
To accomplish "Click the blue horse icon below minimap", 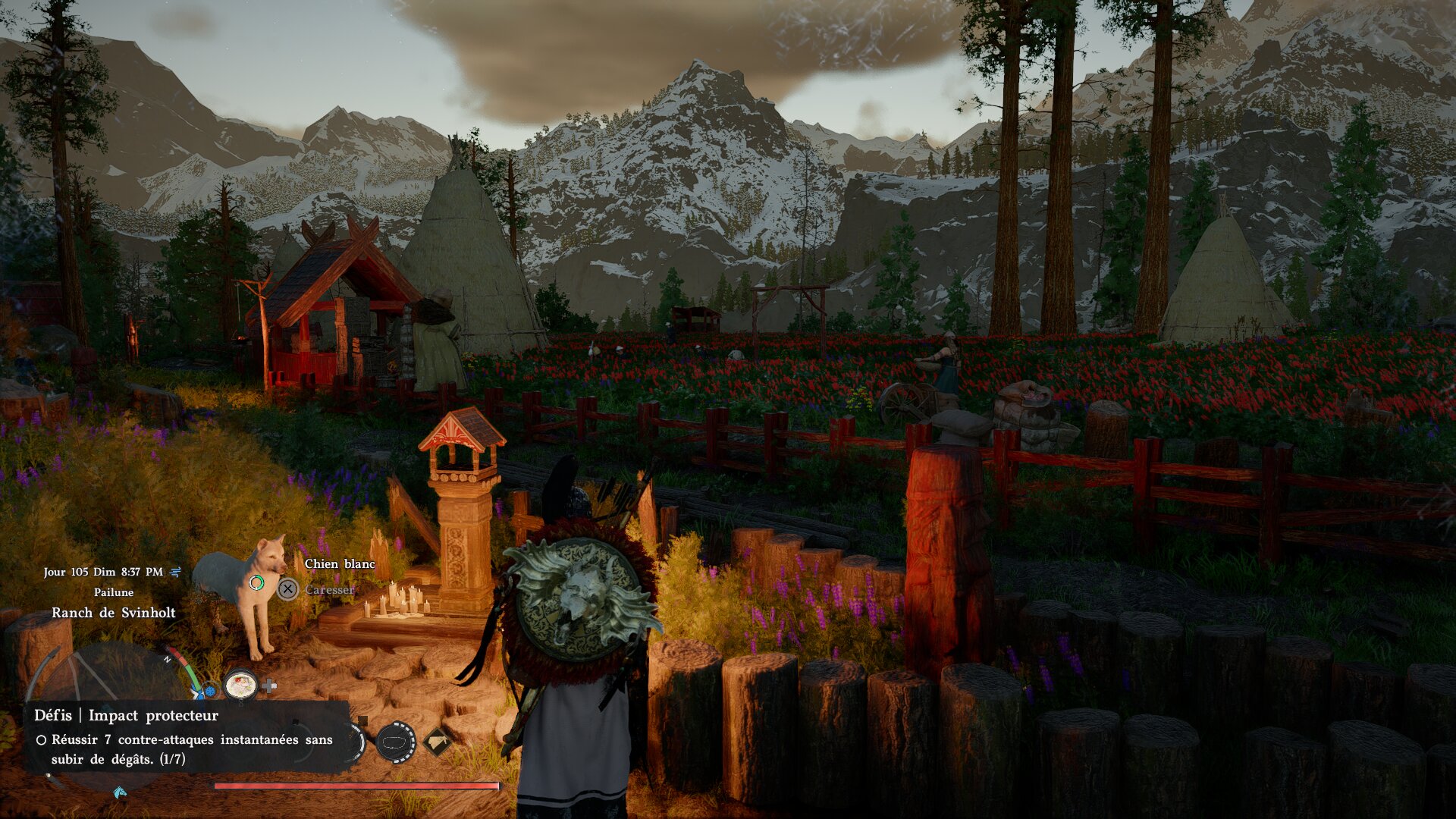I will 119,792.
